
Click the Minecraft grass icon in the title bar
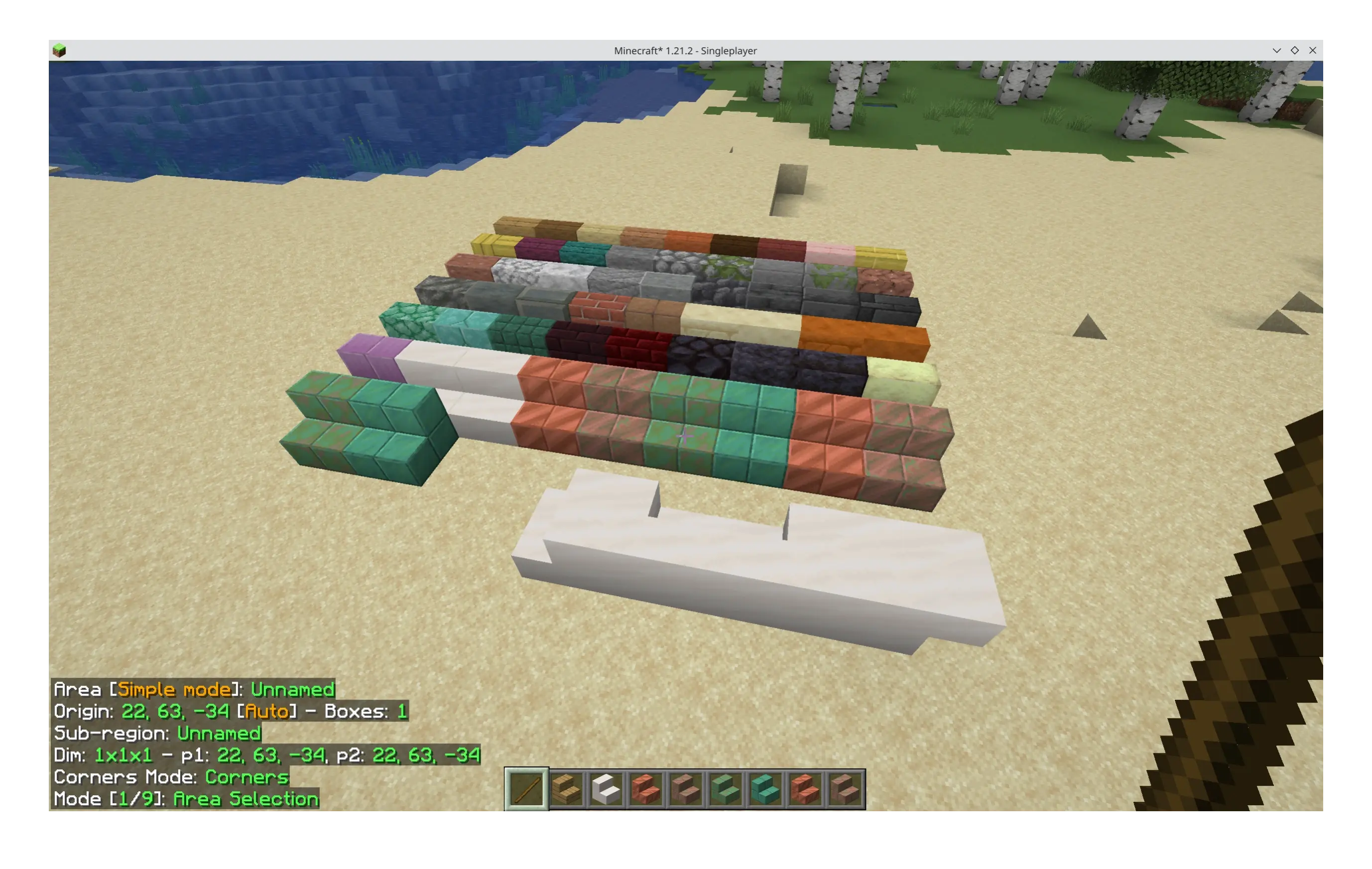click(x=60, y=50)
